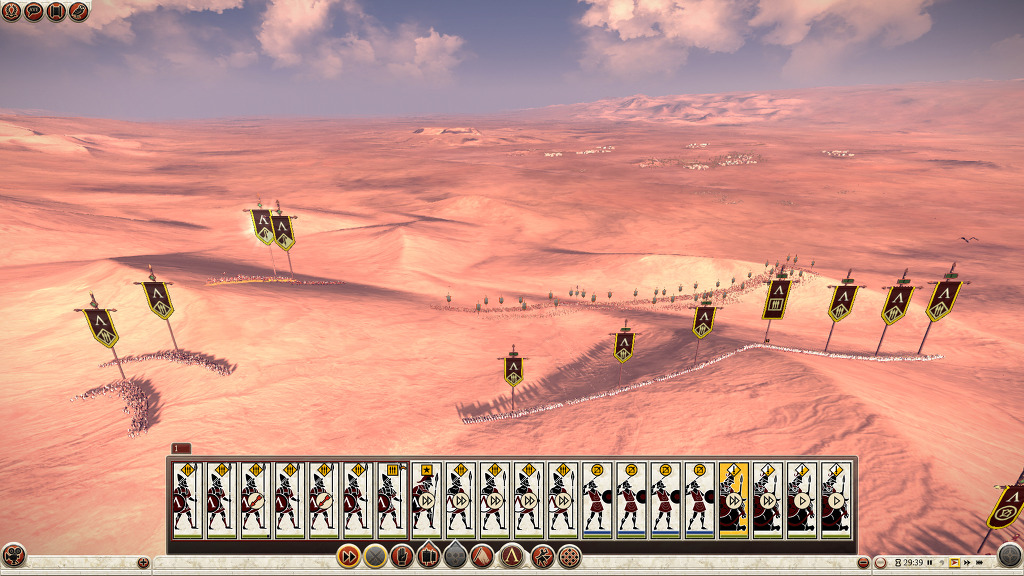Click the halt raised-hand button
This screenshot has height=576, width=1024.
click(402, 556)
